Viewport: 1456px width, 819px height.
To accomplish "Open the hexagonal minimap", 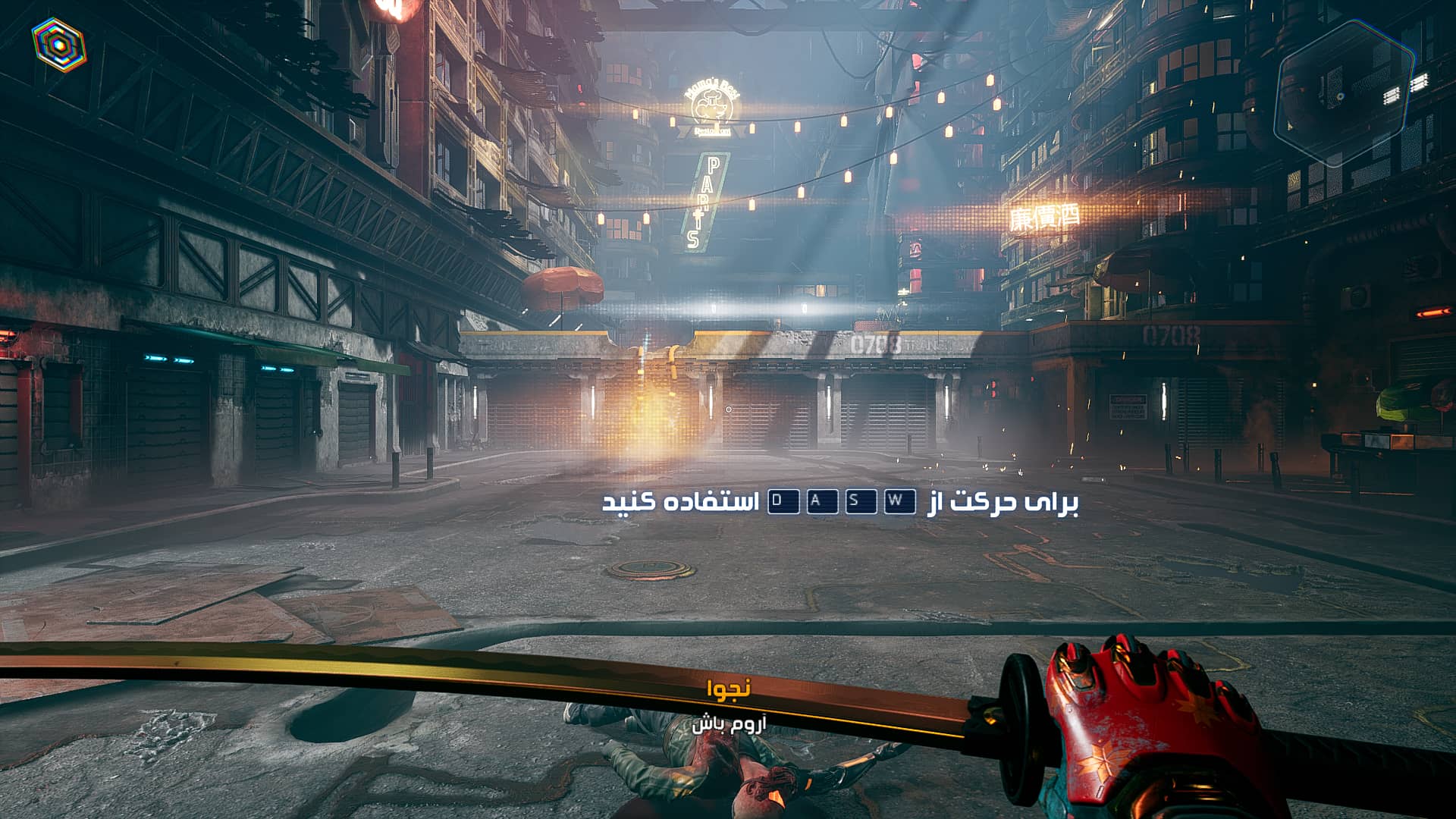I will click(1345, 94).
